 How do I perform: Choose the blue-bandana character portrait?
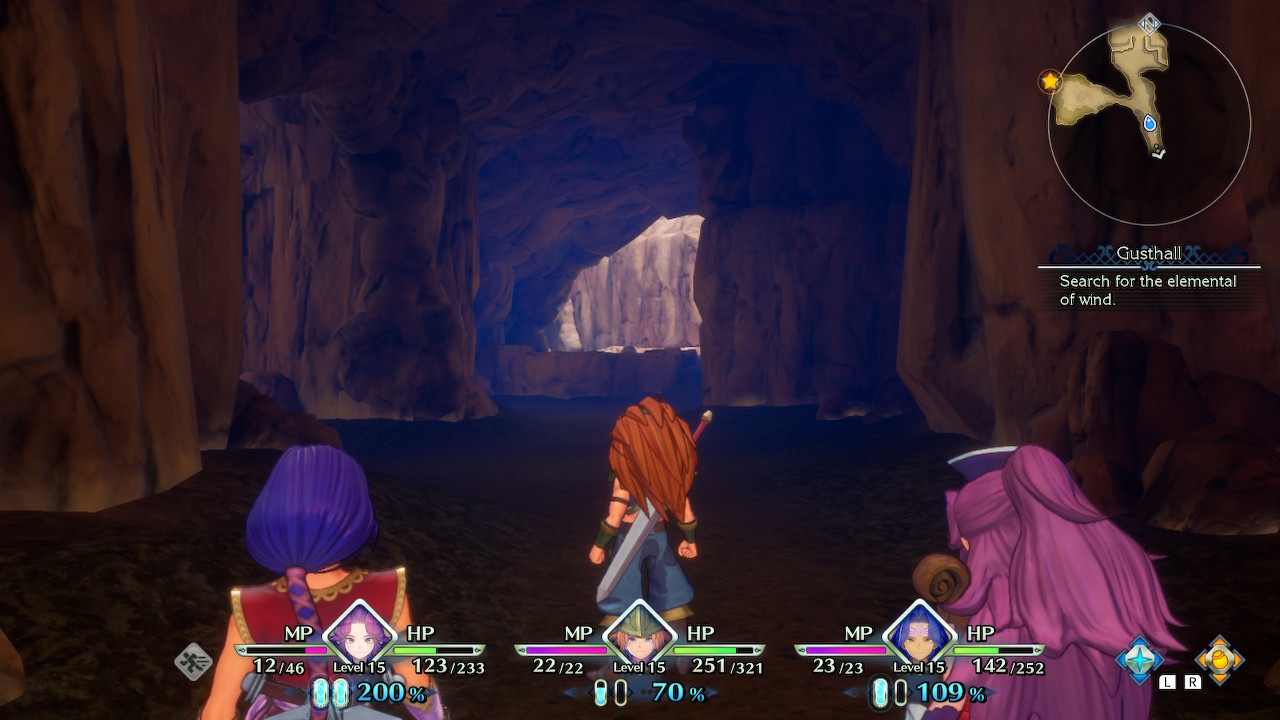click(919, 633)
